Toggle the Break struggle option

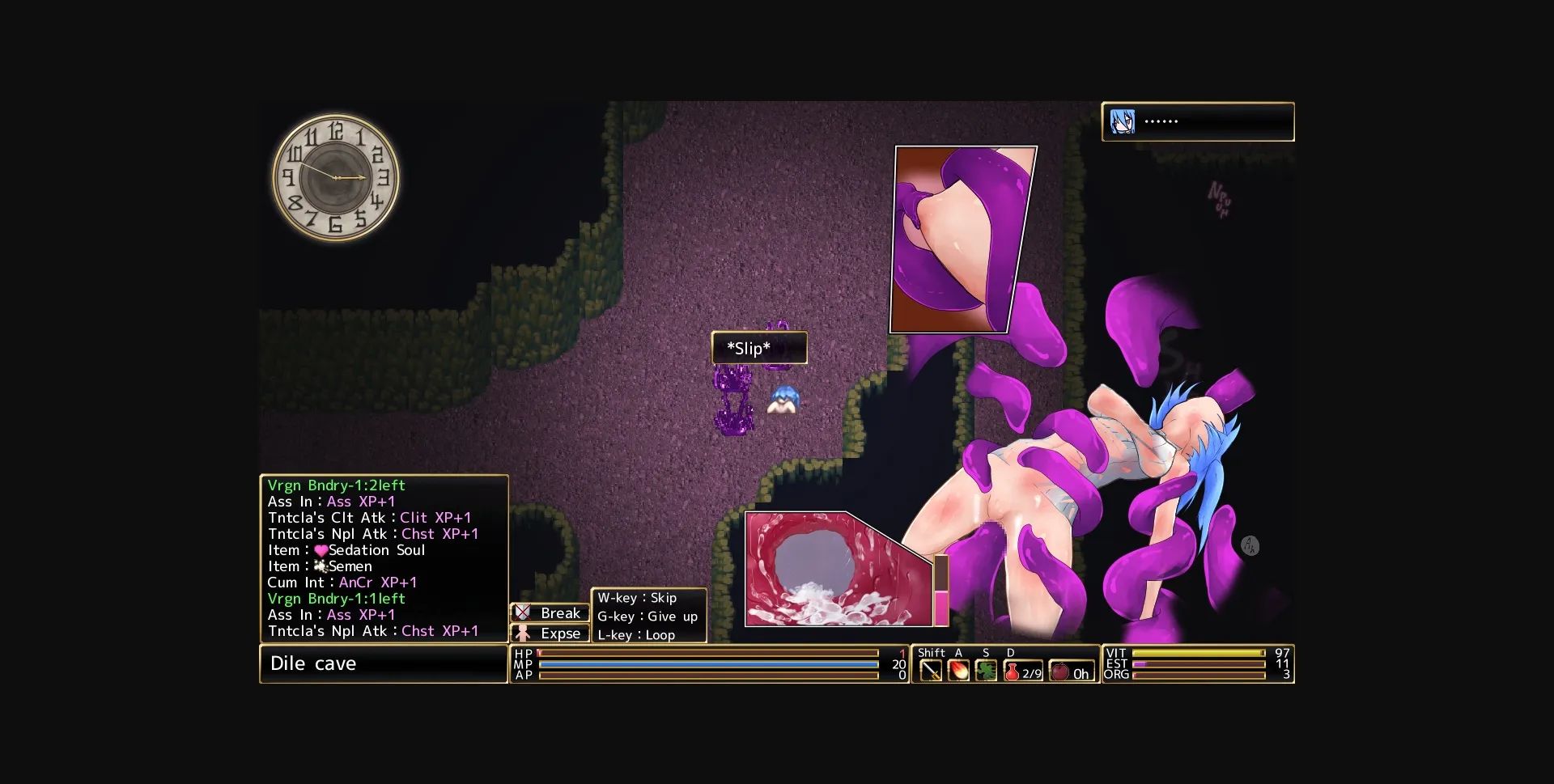pyautogui.click(x=560, y=613)
